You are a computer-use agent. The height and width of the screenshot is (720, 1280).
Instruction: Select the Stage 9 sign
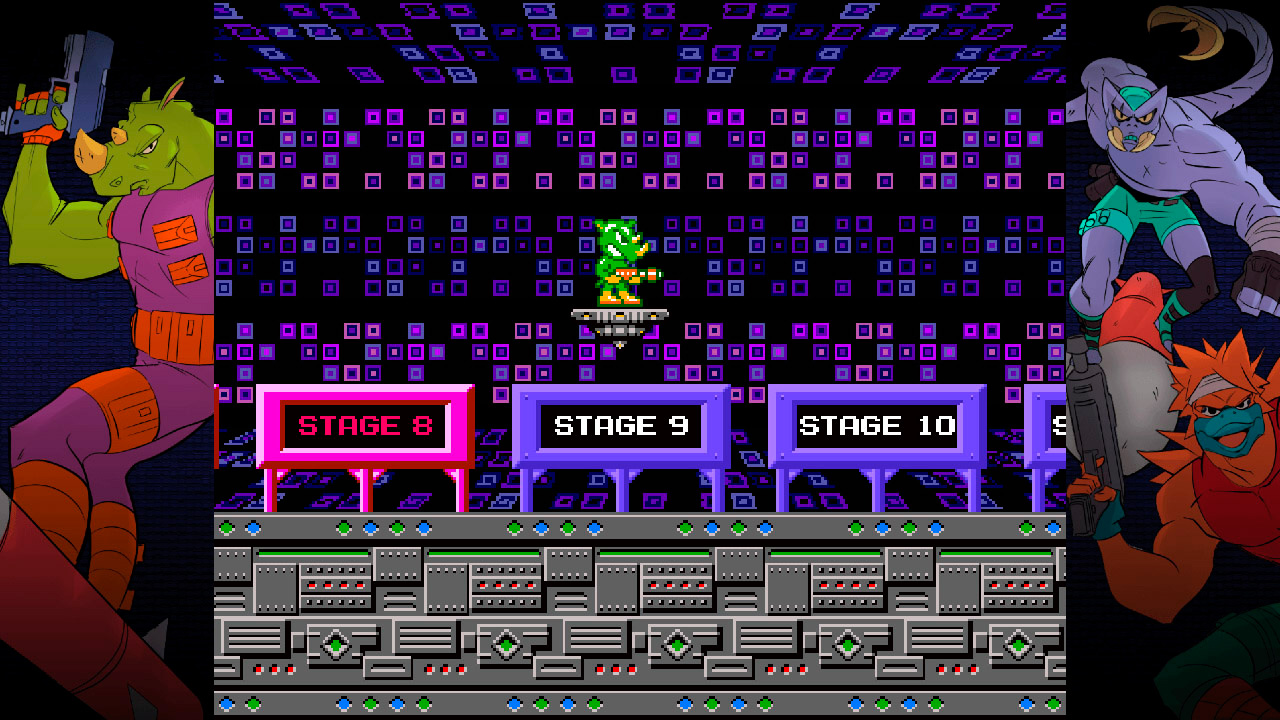click(622, 425)
